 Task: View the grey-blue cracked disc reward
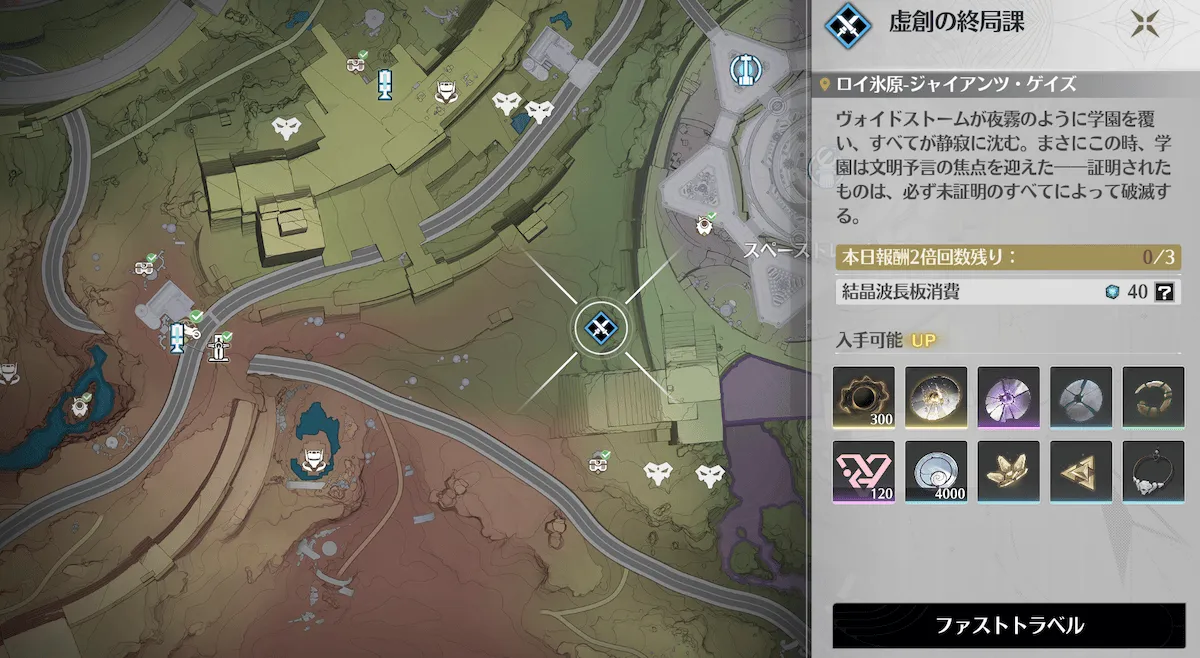click(1081, 397)
